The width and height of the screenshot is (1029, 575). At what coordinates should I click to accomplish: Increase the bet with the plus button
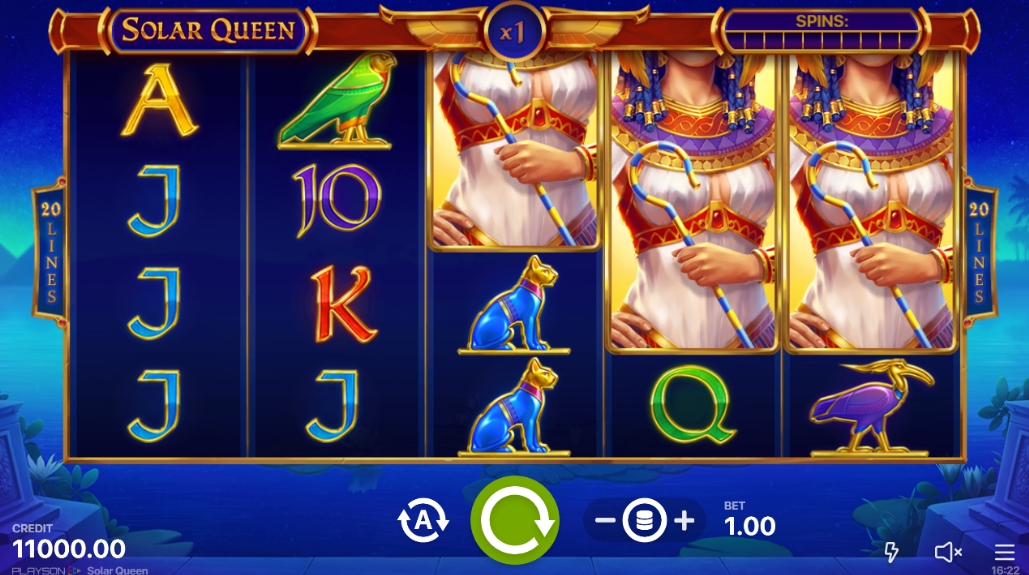(x=684, y=520)
